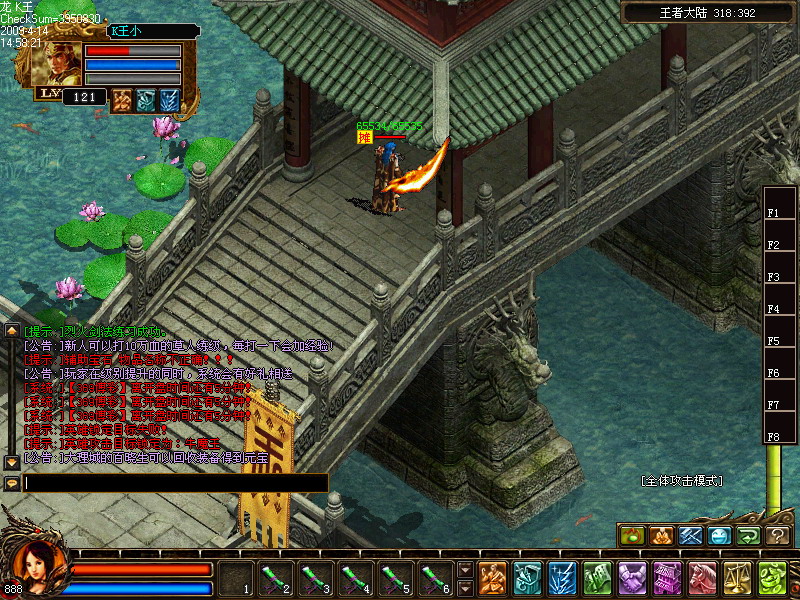Use the green scroll in hotbar slot 2
Screen dimensions: 800x600
[276, 578]
